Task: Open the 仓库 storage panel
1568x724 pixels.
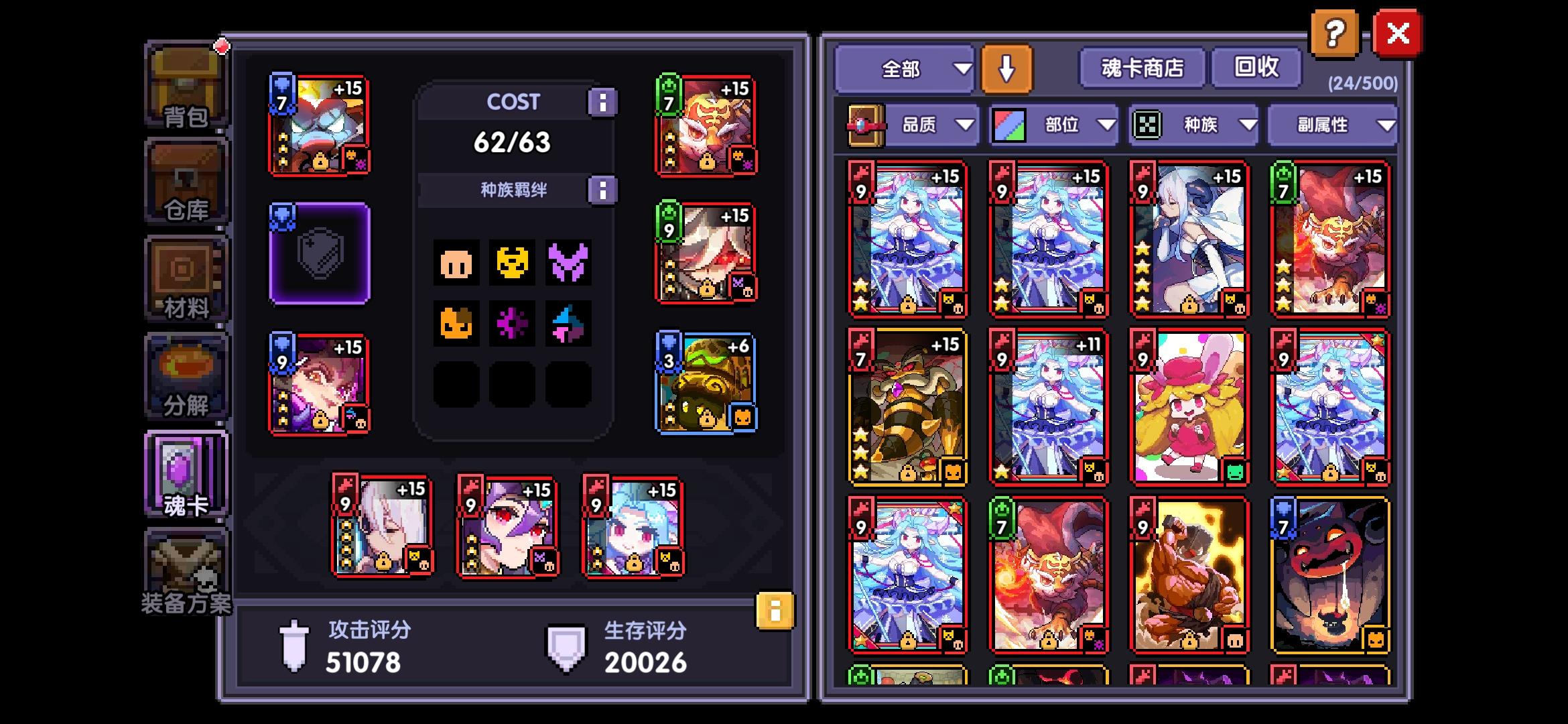Action: click(186, 180)
